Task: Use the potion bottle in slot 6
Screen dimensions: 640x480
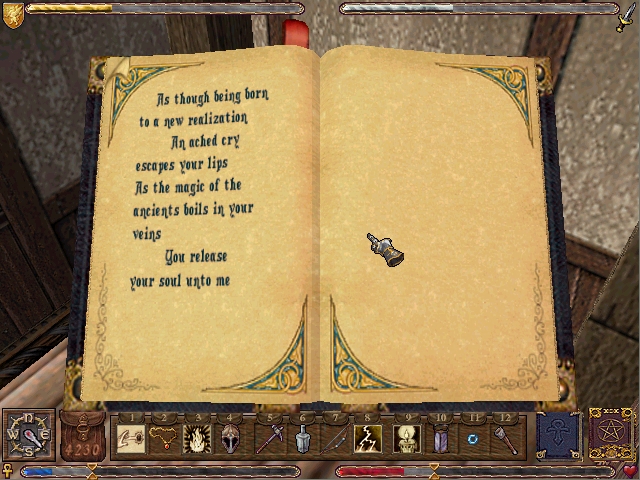Action: coord(303,438)
